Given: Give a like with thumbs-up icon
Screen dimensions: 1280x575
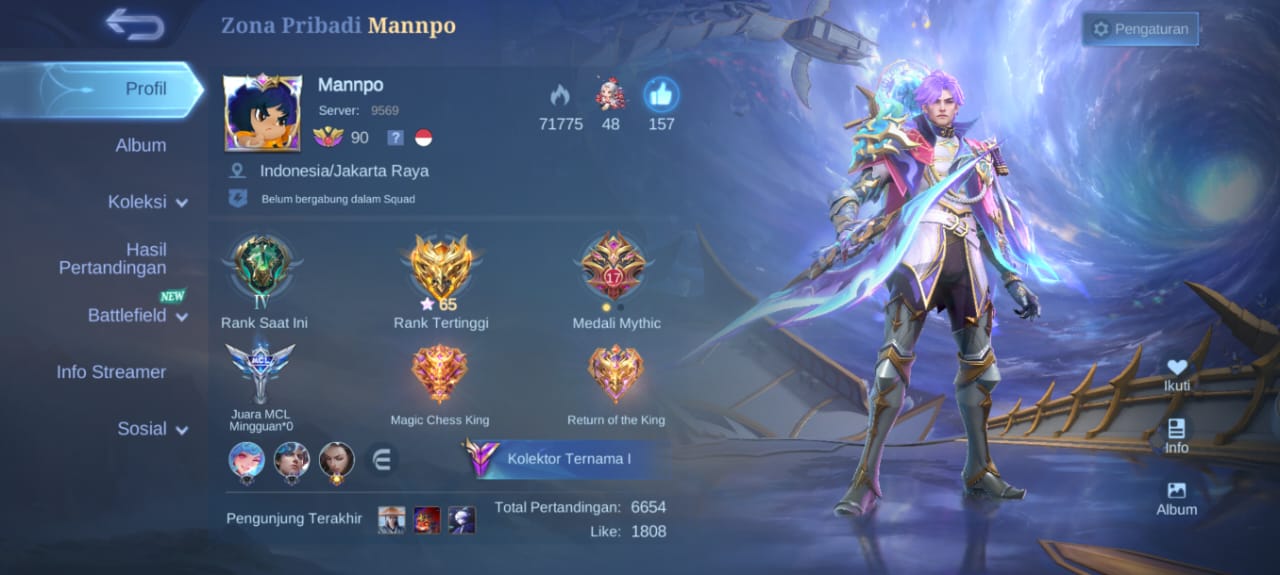Looking at the screenshot, I should click(661, 96).
